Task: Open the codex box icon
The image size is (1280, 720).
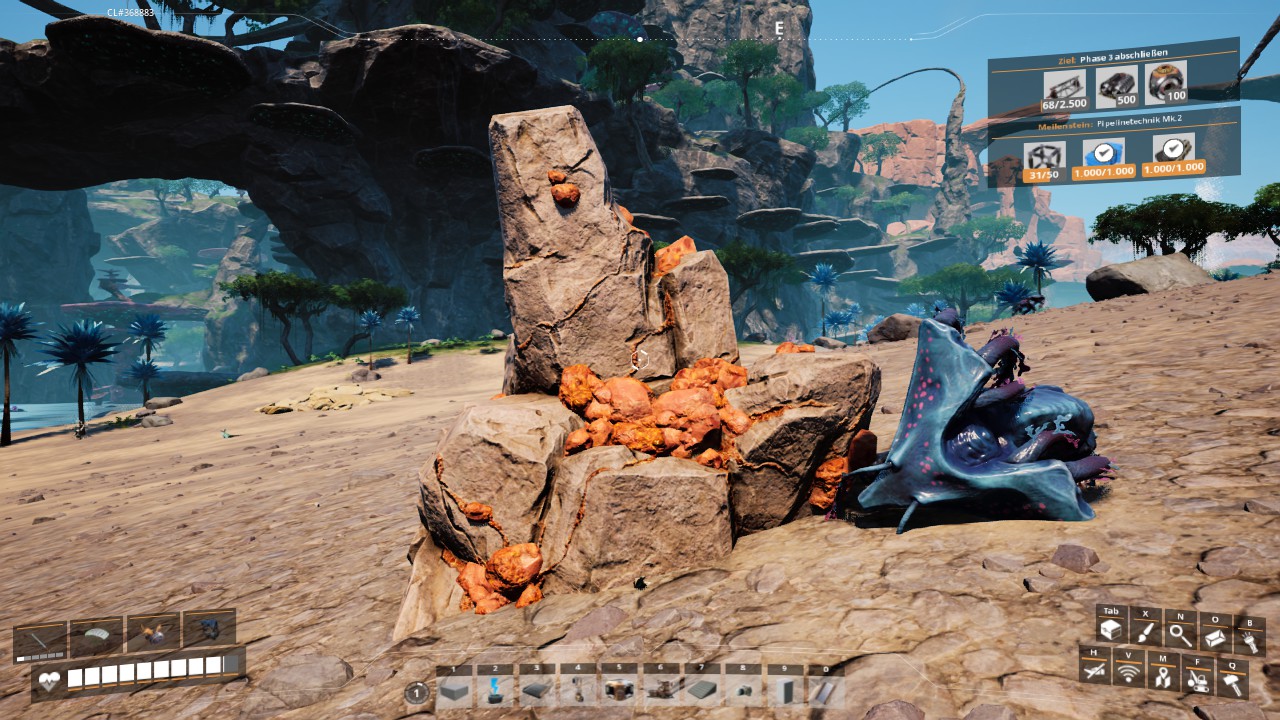Action: click(x=1215, y=636)
